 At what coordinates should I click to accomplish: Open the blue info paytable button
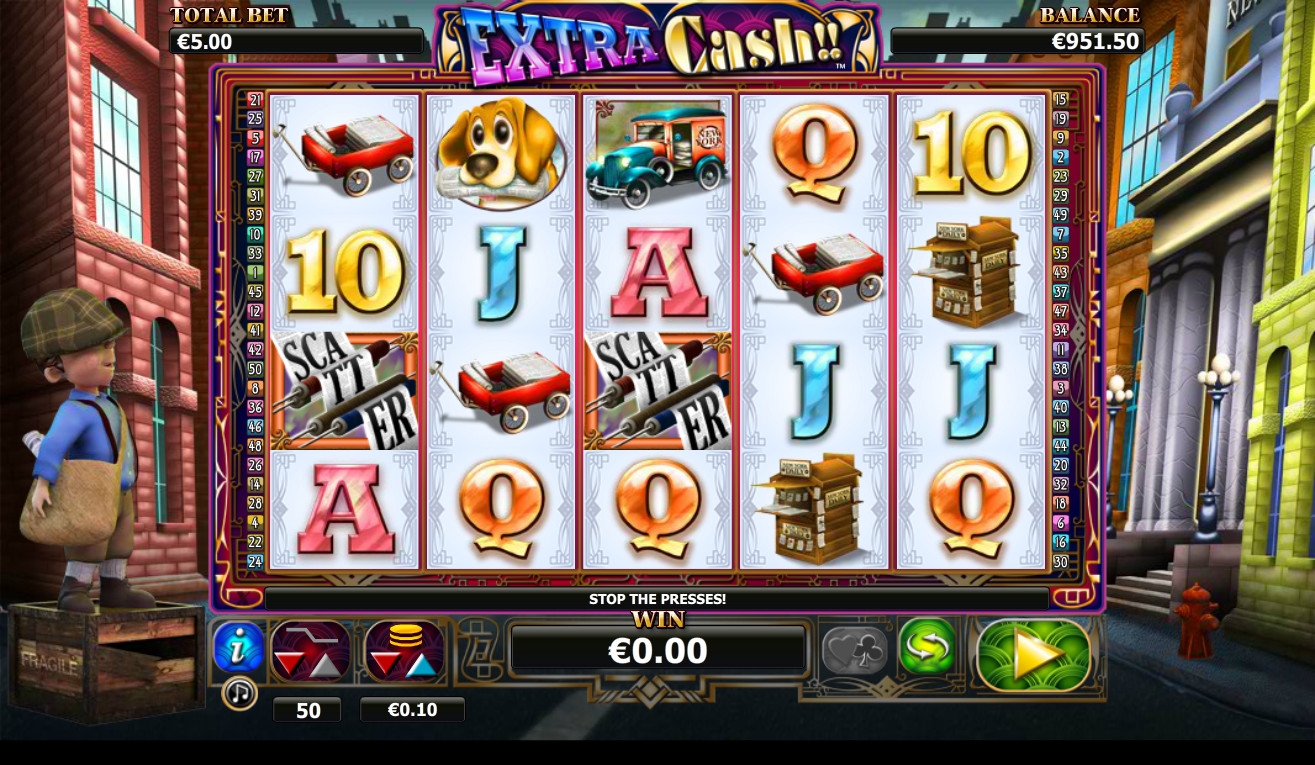[238, 648]
